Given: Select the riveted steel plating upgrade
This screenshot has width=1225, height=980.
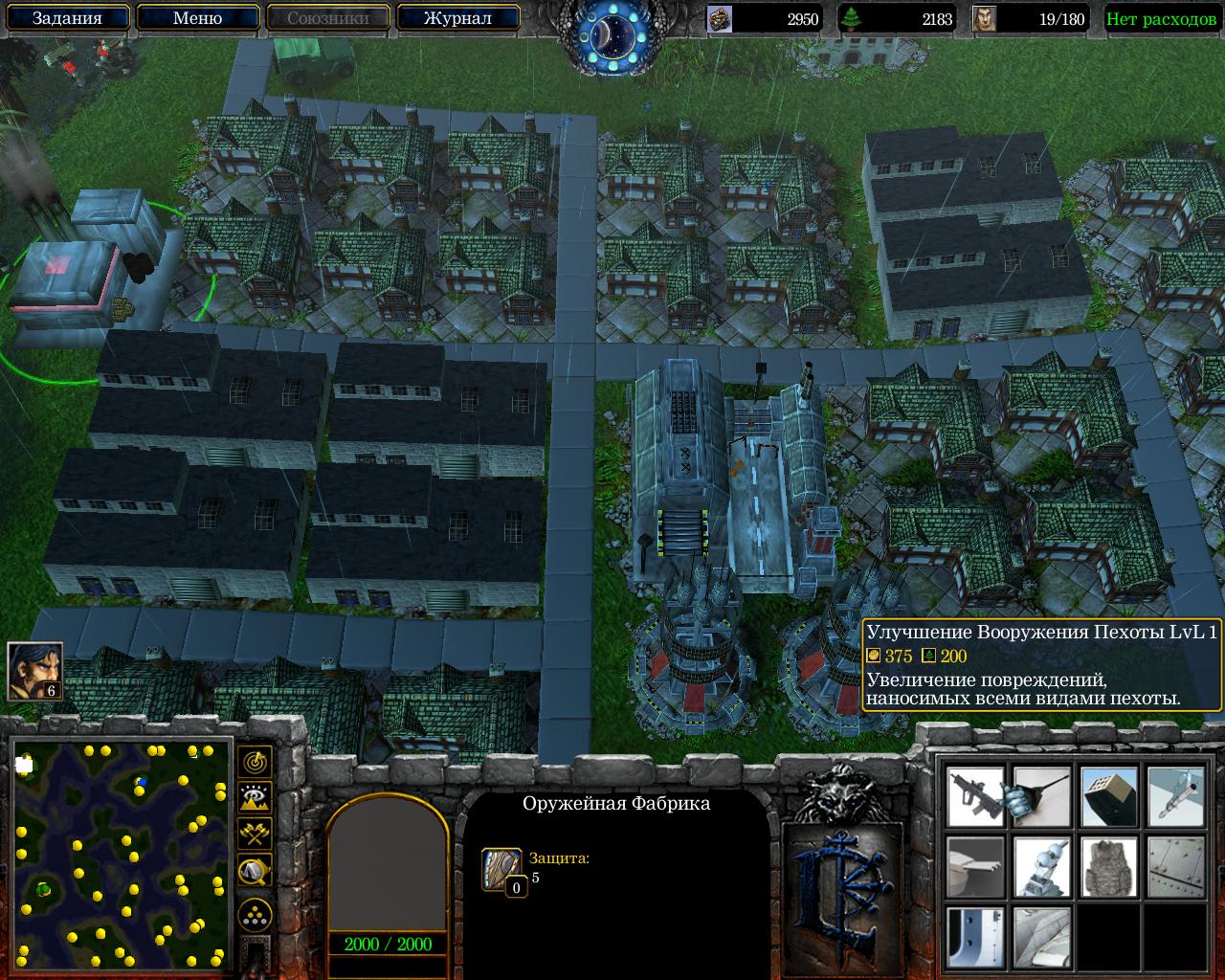Looking at the screenshot, I should [x=1175, y=866].
